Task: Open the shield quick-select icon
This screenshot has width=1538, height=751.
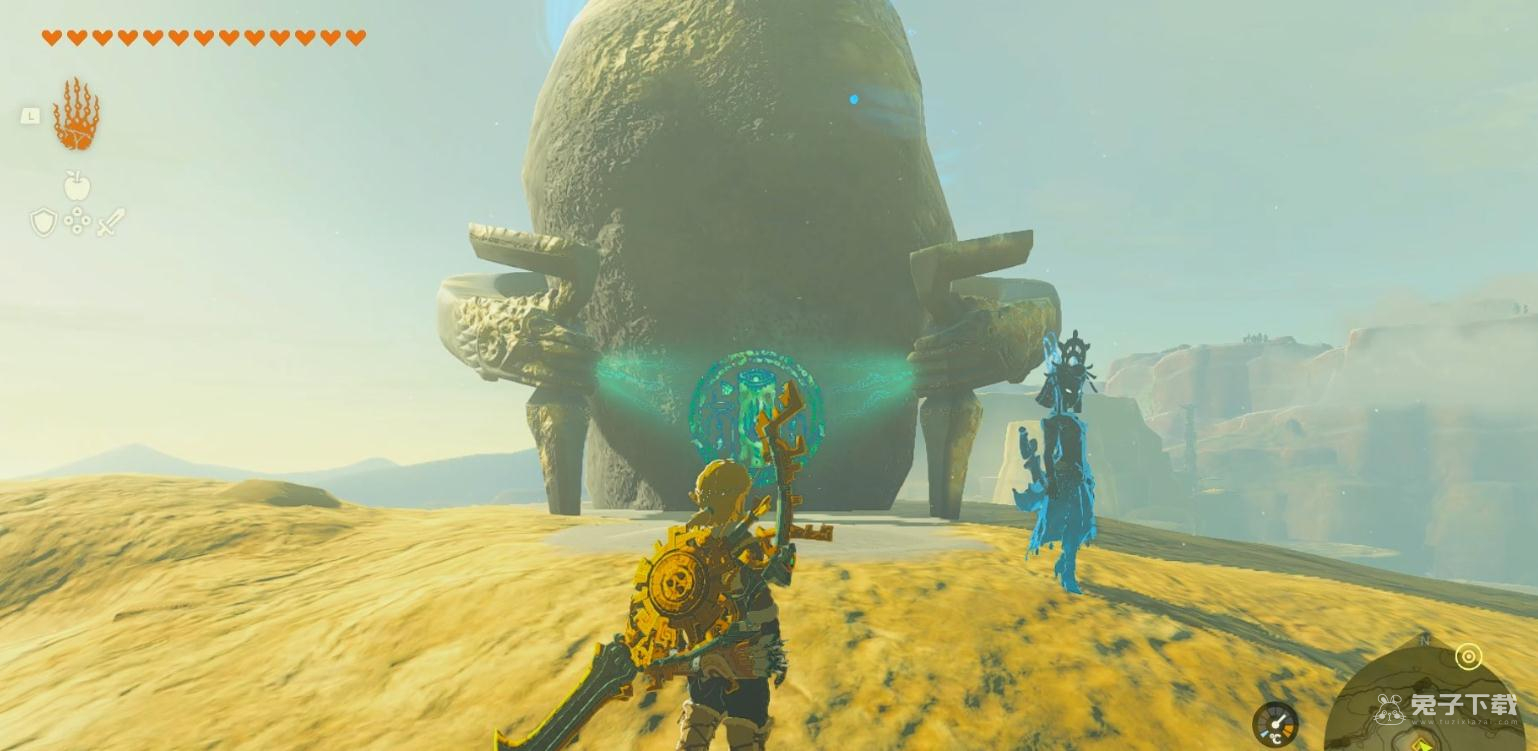Action: 43,222
